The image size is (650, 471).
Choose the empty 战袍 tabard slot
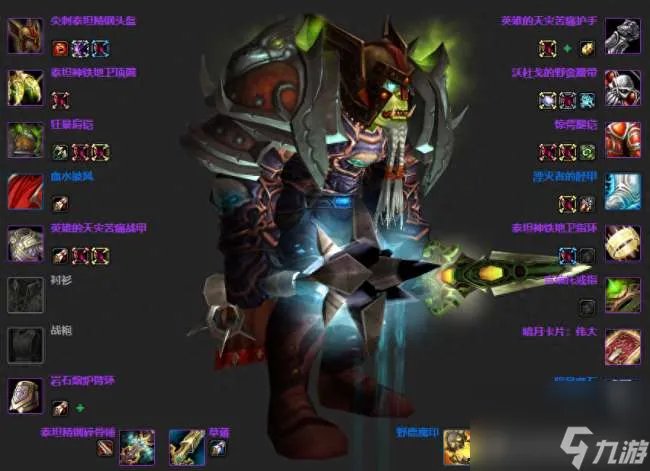coord(25,345)
